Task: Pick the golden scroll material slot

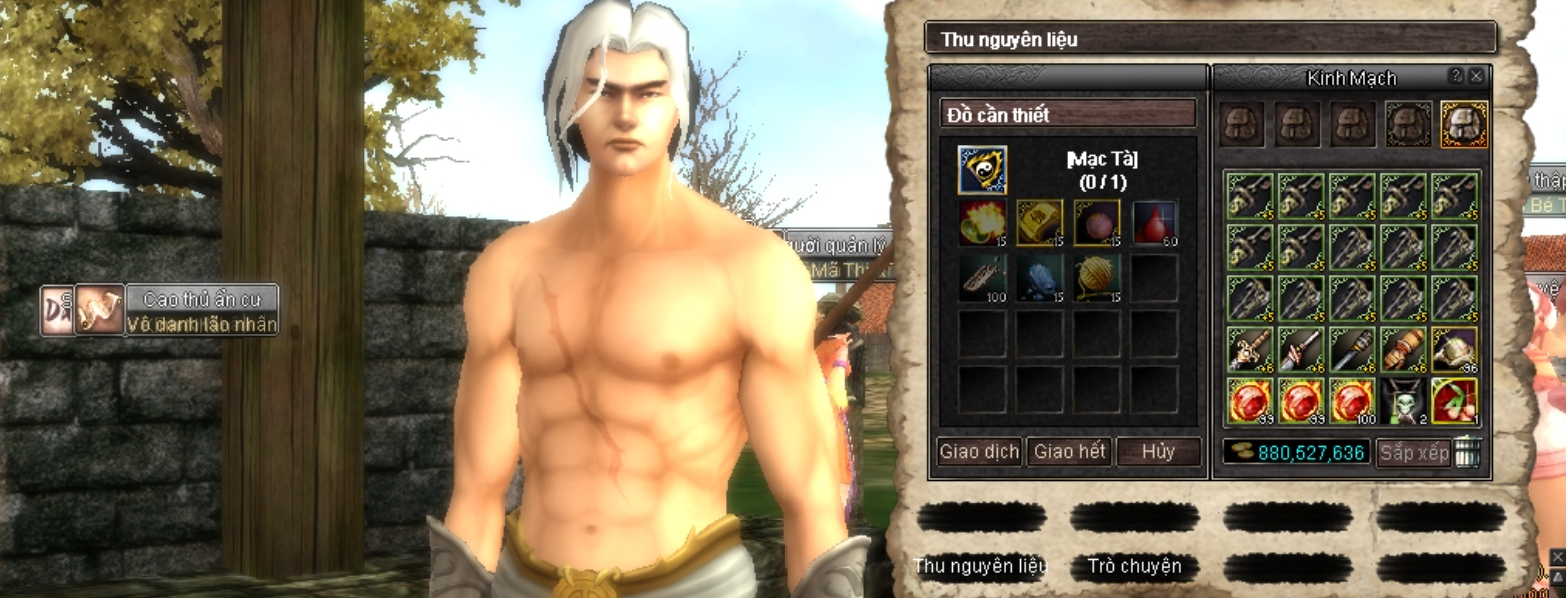Action: pos(1040,222)
